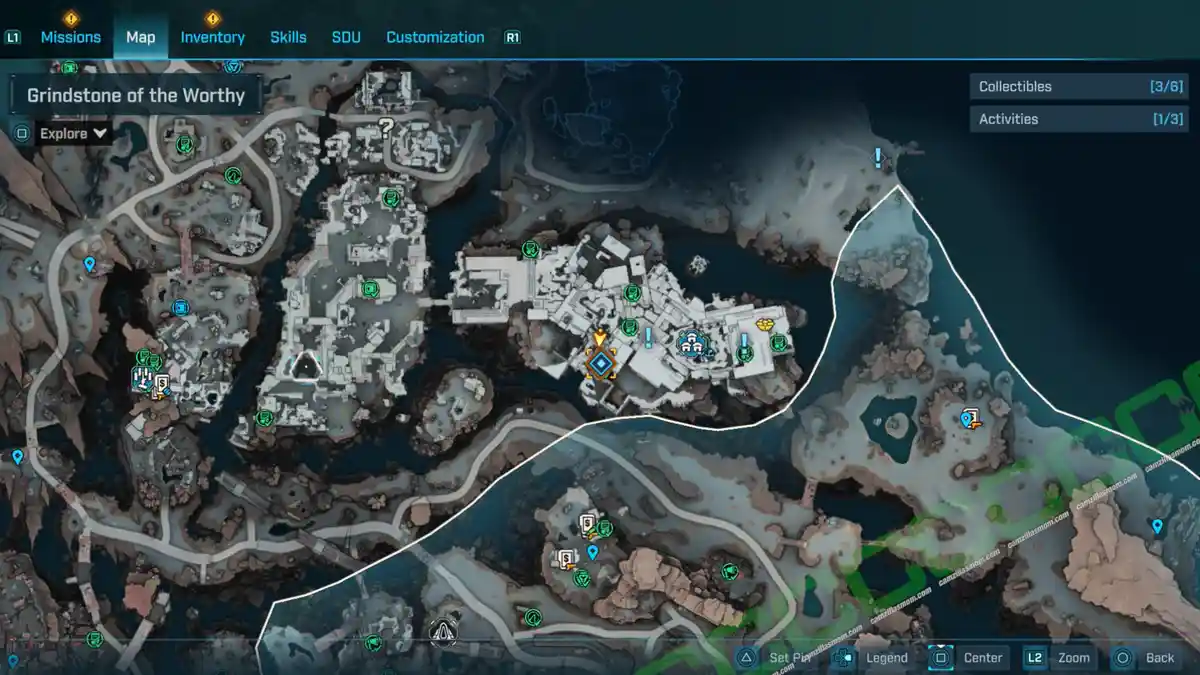The height and width of the screenshot is (675, 1200).
Task: Select the gold marker on the map
Action: coord(767,324)
